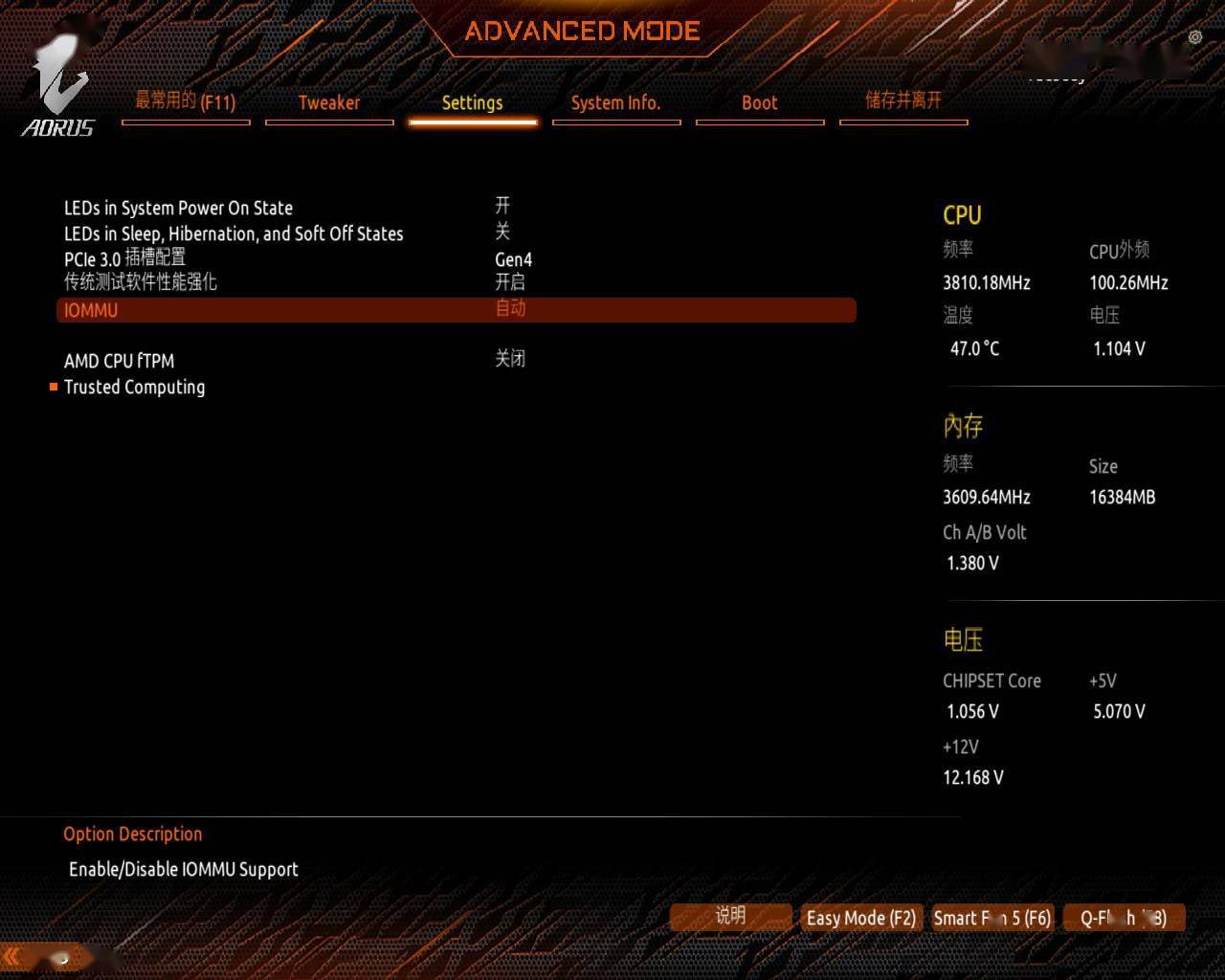
Task: Enter the Trusted Computing submenu
Action: click(134, 387)
